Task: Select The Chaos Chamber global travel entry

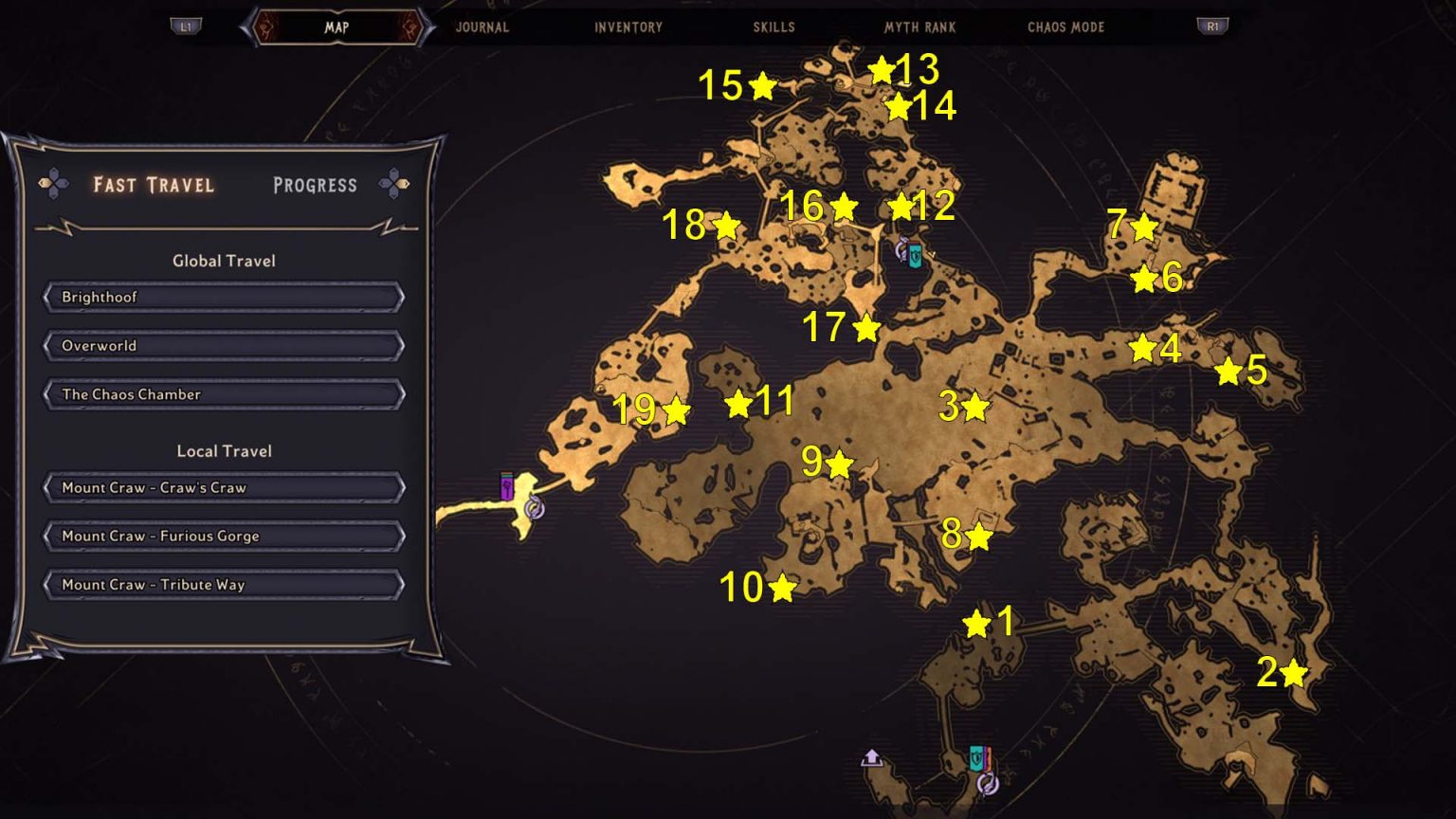Action: click(x=222, y=393)
